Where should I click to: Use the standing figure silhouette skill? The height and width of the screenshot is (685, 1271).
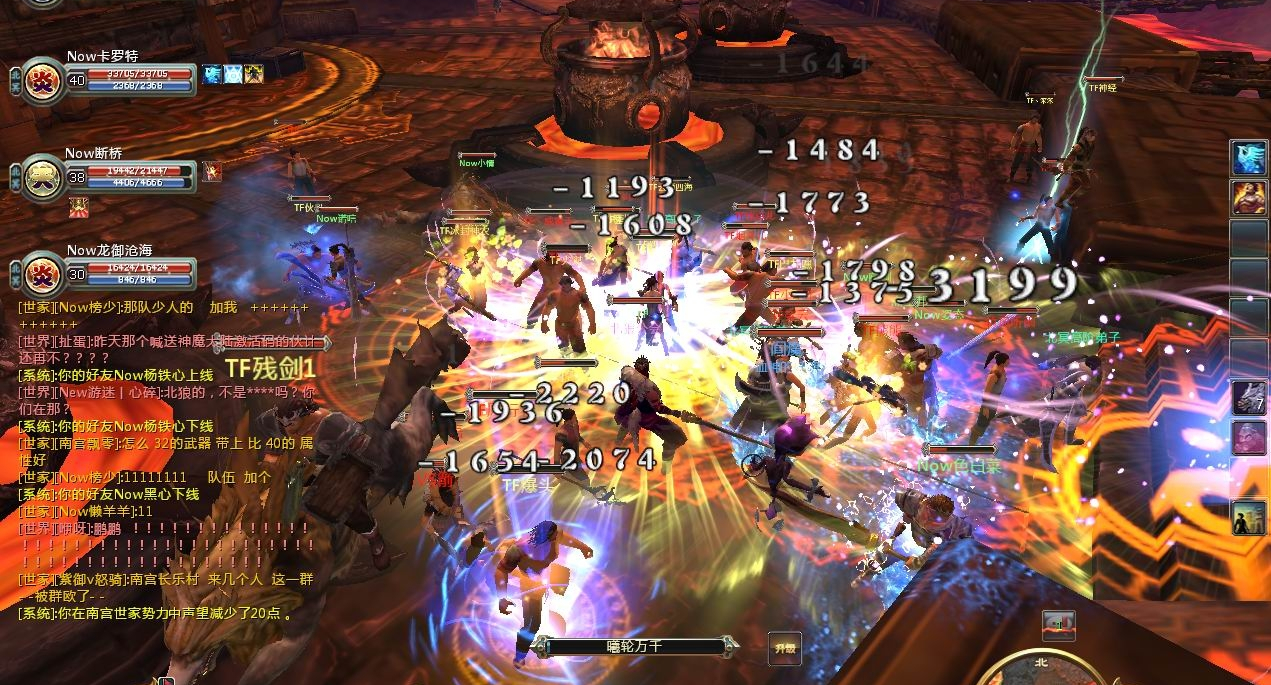(x=1249, y=518)
